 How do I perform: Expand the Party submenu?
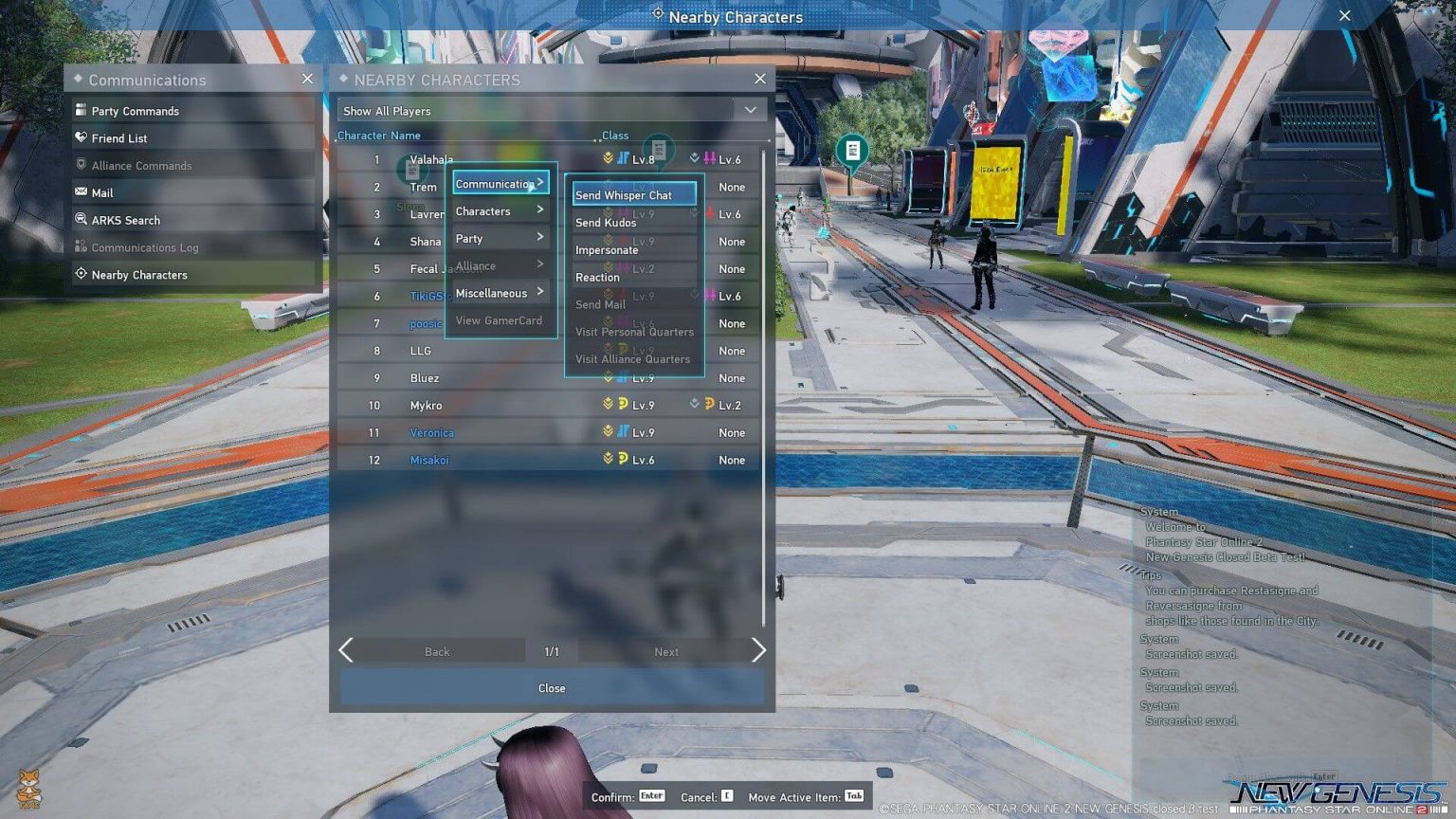tap(470, 238)
